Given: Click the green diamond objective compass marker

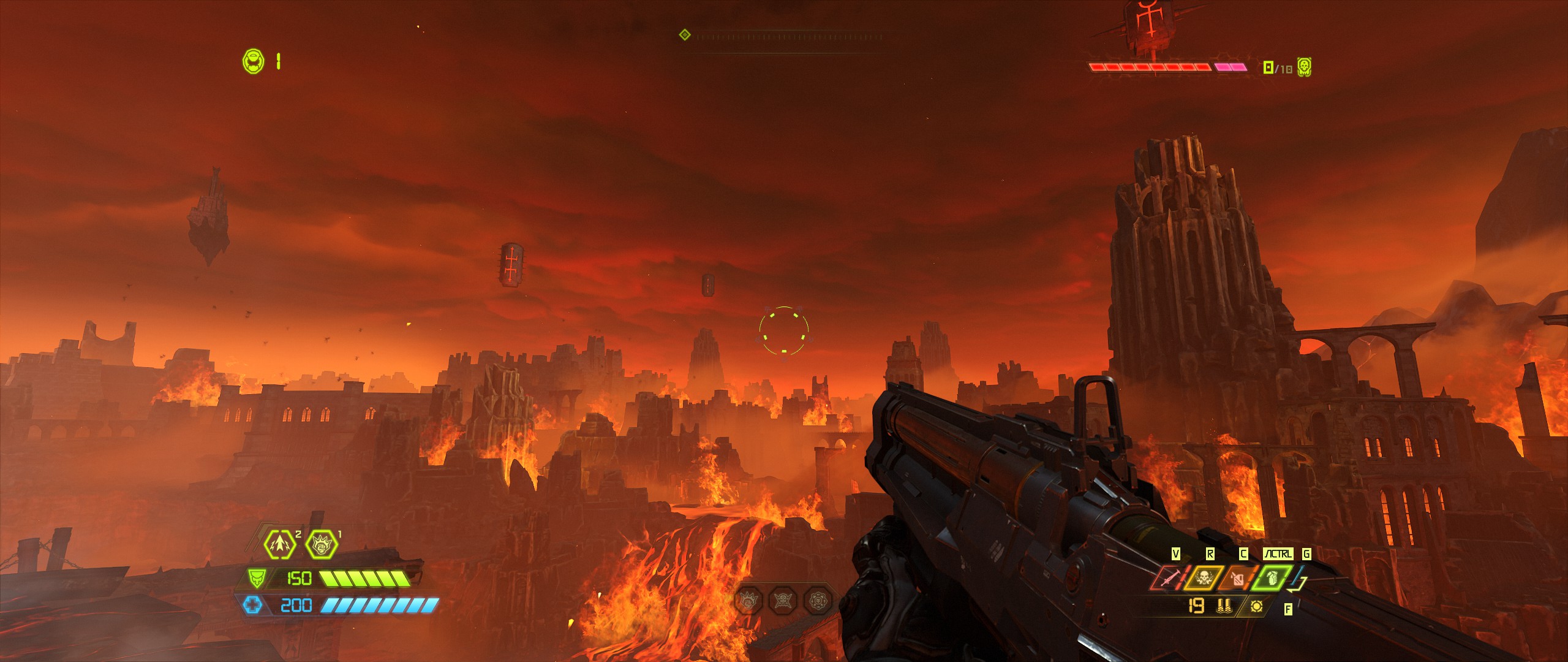Looking at the screenshot, I should 685,35.
